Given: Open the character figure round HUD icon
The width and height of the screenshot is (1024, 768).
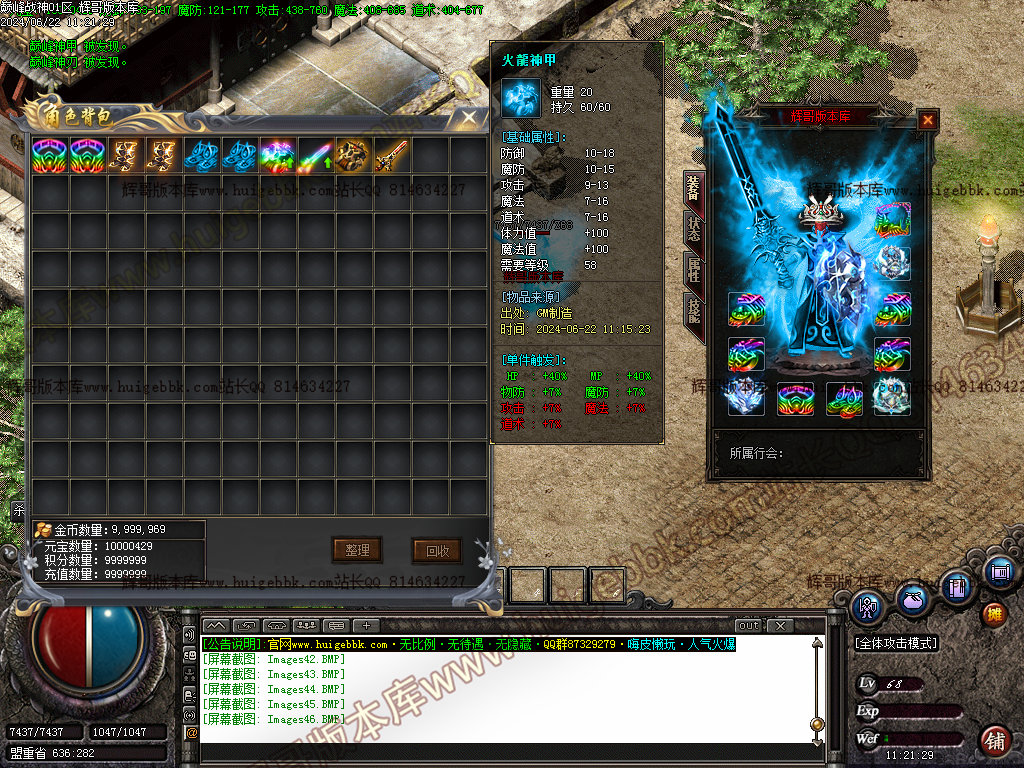Looking at the screenshot, I should (x=868, y=605).
